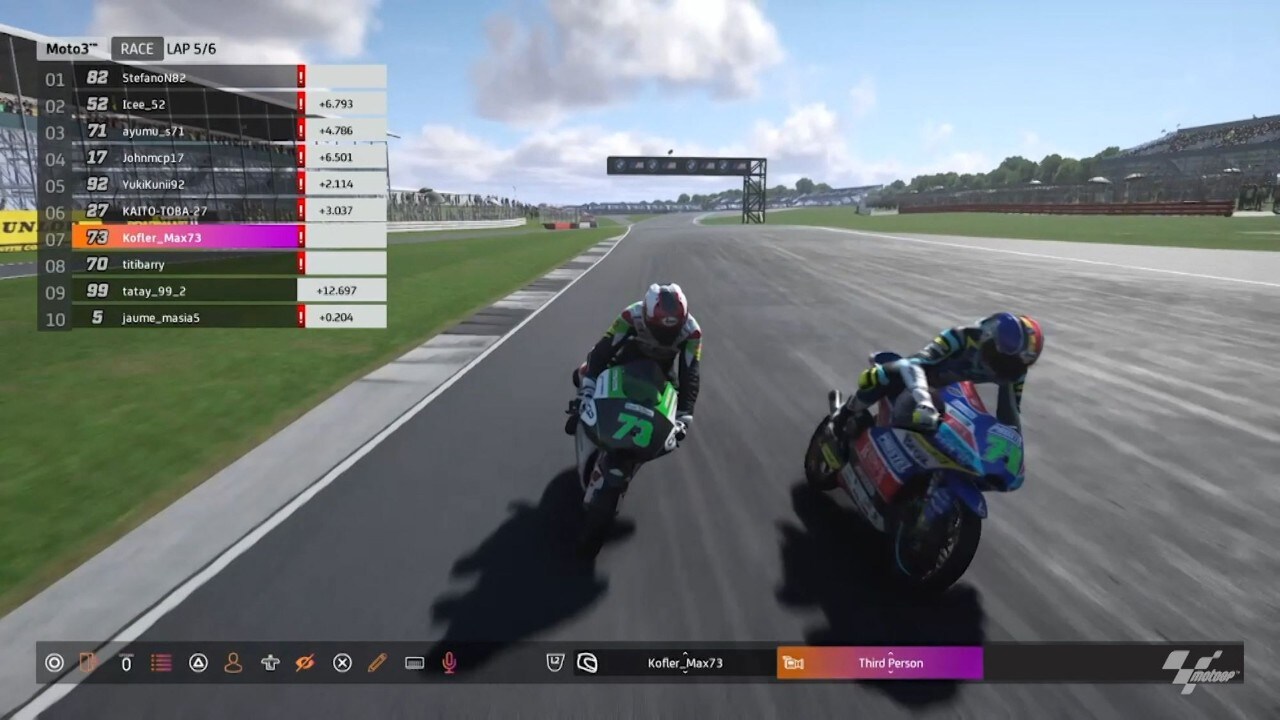Select the KAITO-TOBA-27 standings row

(x=185, y=211)
